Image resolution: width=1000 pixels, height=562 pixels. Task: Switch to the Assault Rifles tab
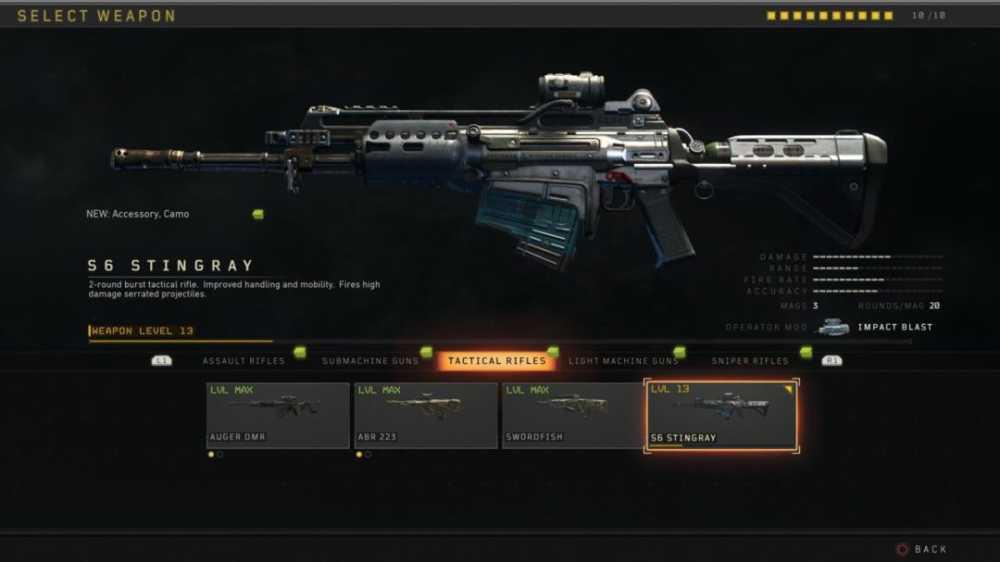[243, 361]
